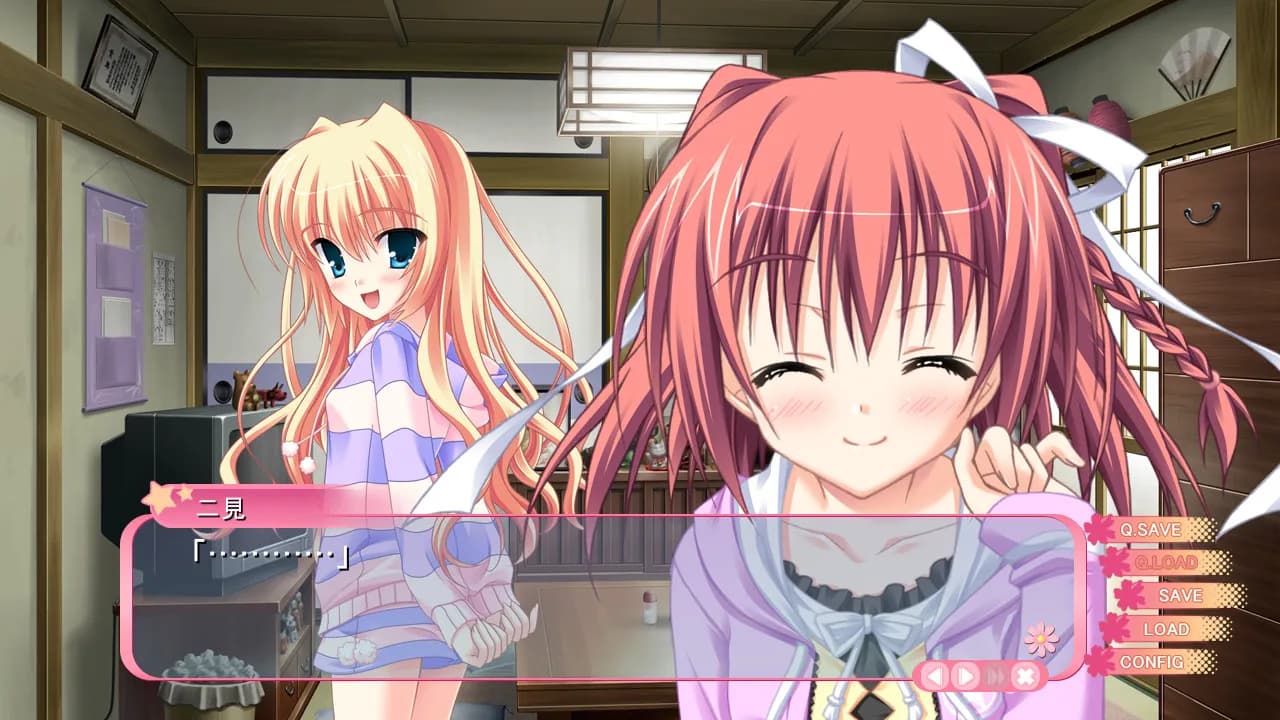The height and width of the screenshot is (720, 1280).
Task: Open the LOAD screen
Action: (1166, 630)
